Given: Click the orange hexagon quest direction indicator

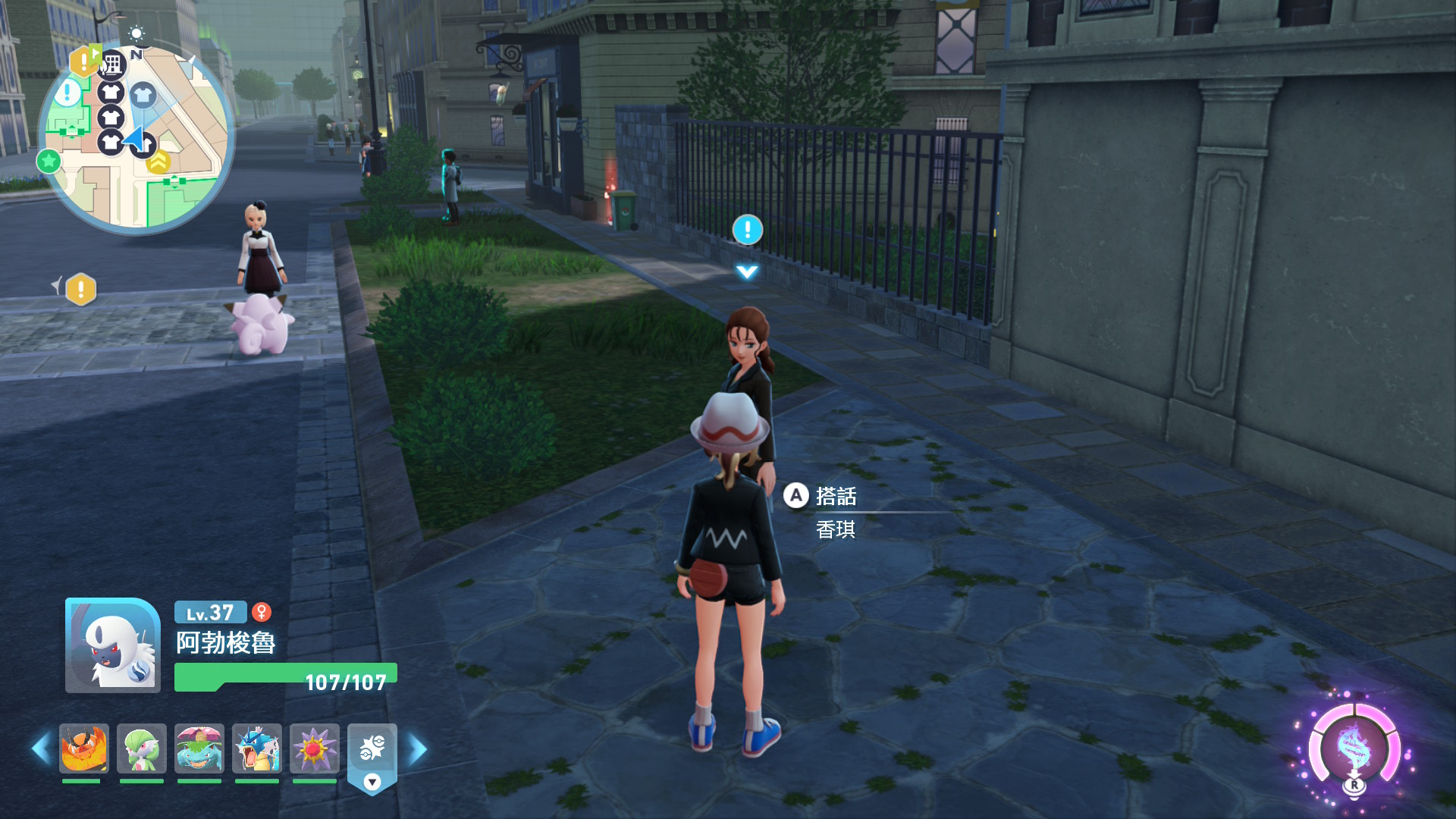Looking at the screenshot, I should (x=80, y=289).
